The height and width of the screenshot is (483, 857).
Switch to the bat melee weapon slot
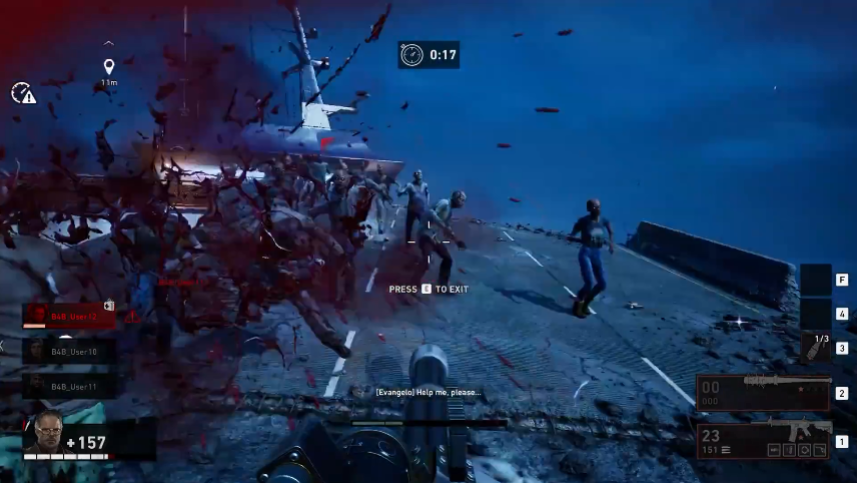(764, 392)
